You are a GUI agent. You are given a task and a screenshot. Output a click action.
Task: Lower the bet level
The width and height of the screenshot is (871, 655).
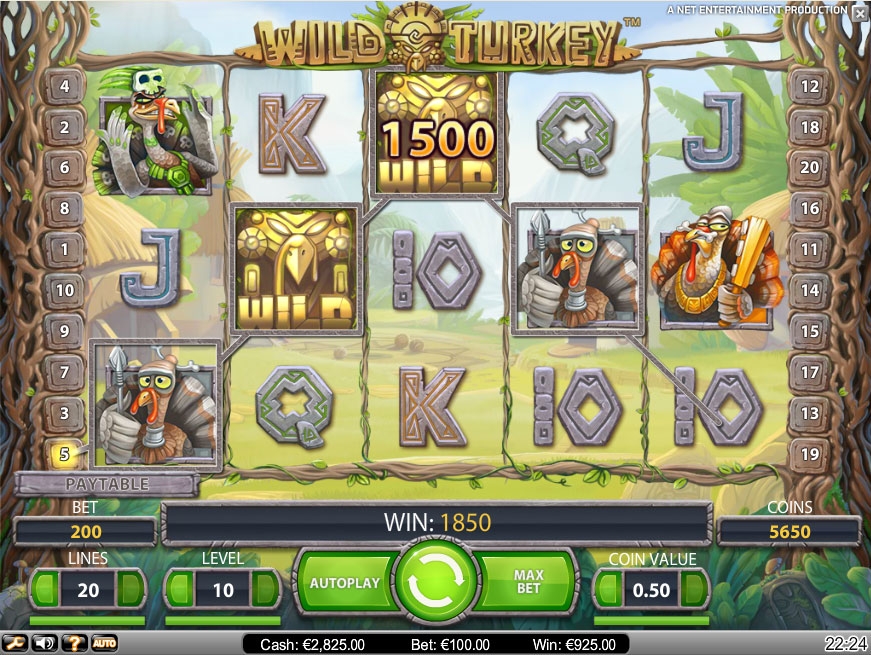coord(180,590)
